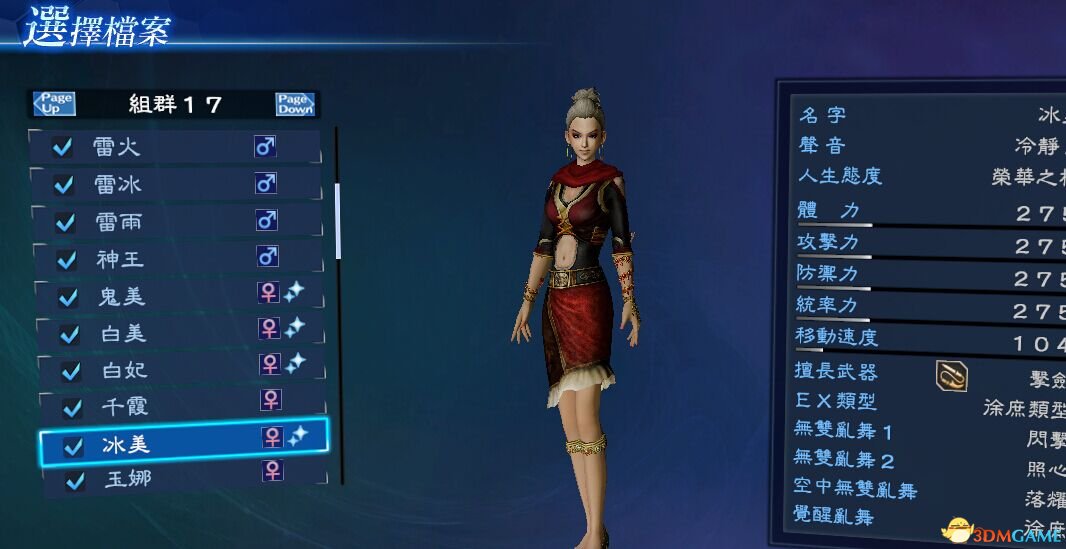Pick the 白妃 character from the list
Image resolution: width=1066 pixels, height=549 pixels.
click(x=176, y=369)
